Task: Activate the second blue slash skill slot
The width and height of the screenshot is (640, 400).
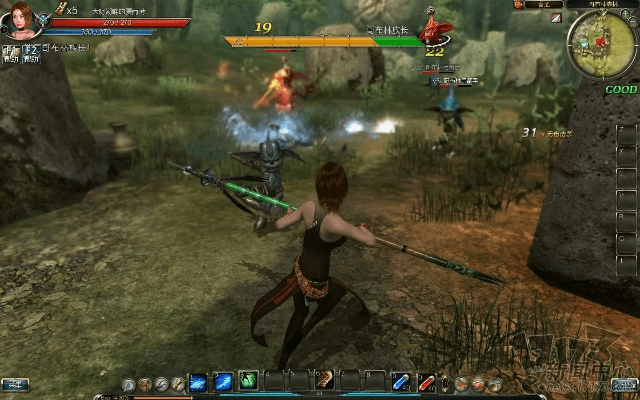Action: pos(223,381)
